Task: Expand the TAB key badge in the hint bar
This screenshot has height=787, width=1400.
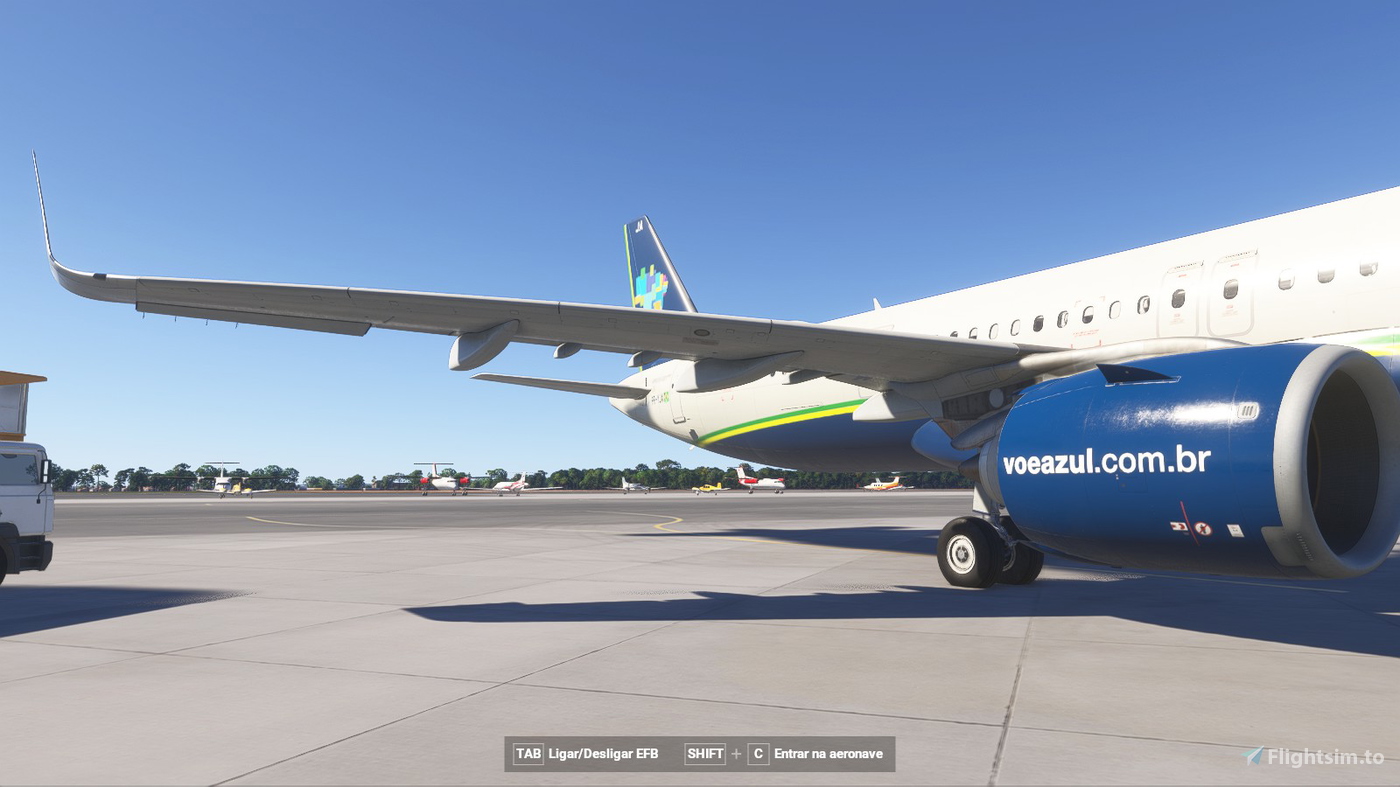Action: click(x=527, y=753)
